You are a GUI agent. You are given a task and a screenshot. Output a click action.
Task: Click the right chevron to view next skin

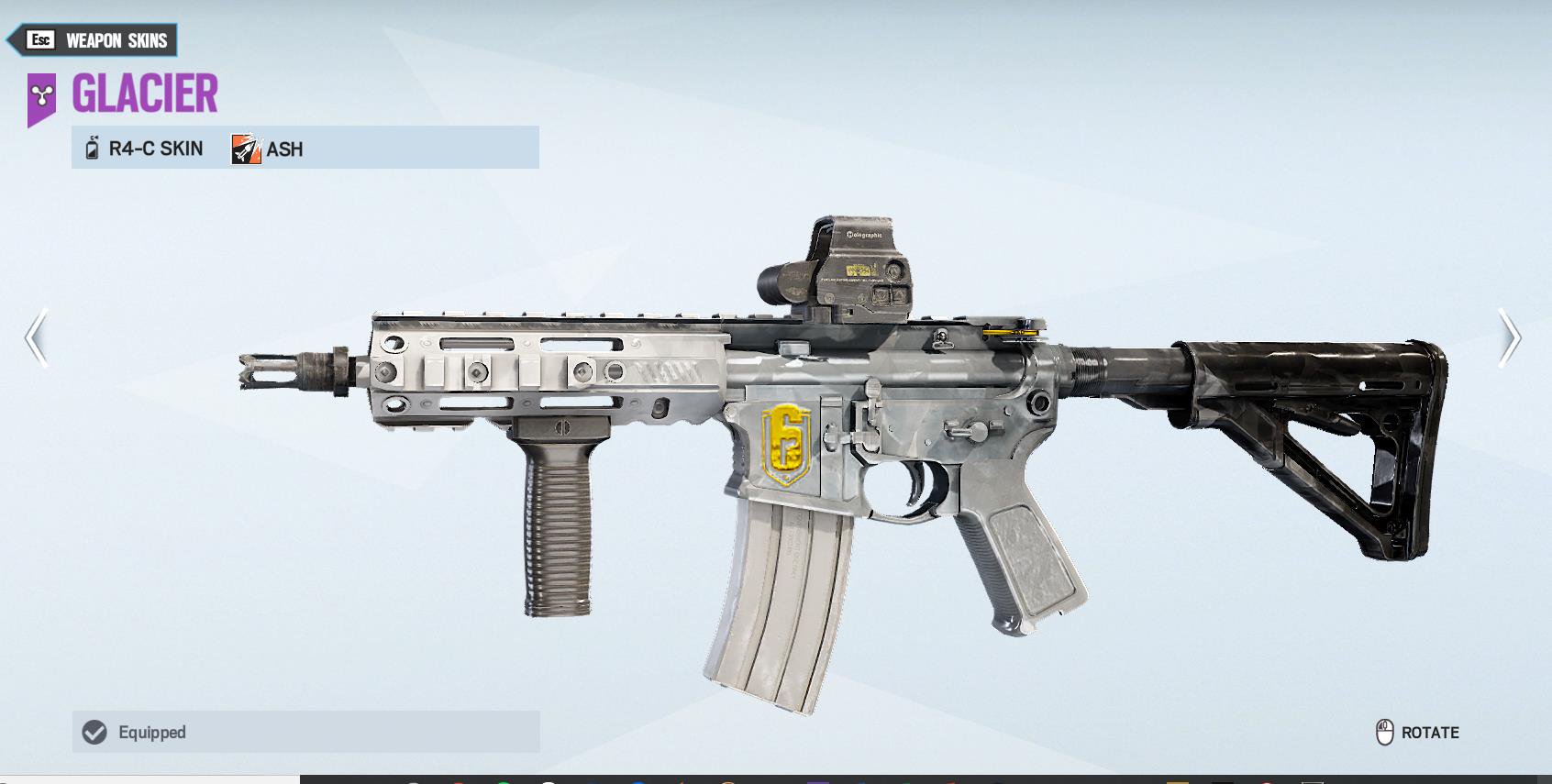click(x=1512, y=339)
